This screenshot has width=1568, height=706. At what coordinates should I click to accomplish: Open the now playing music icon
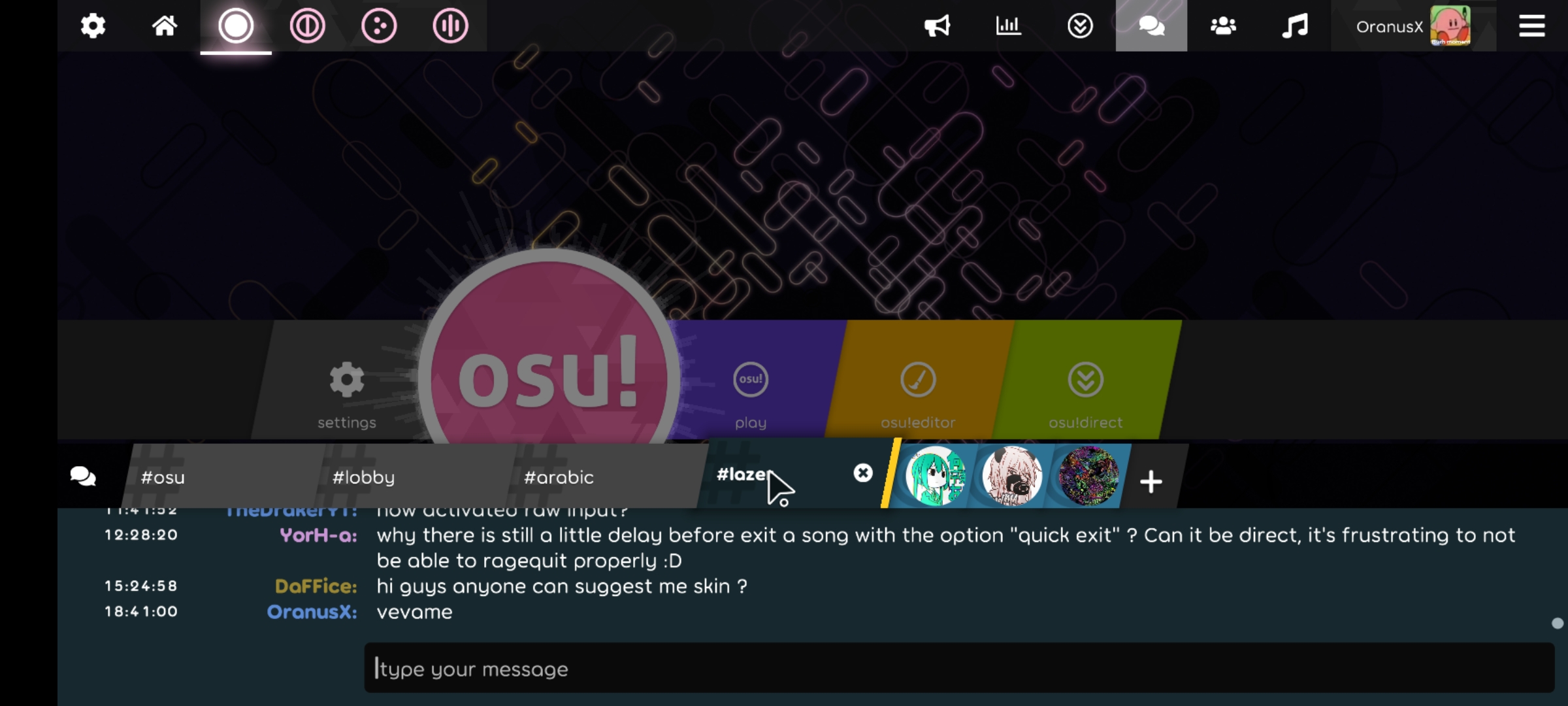click(x=1295, y=25)
